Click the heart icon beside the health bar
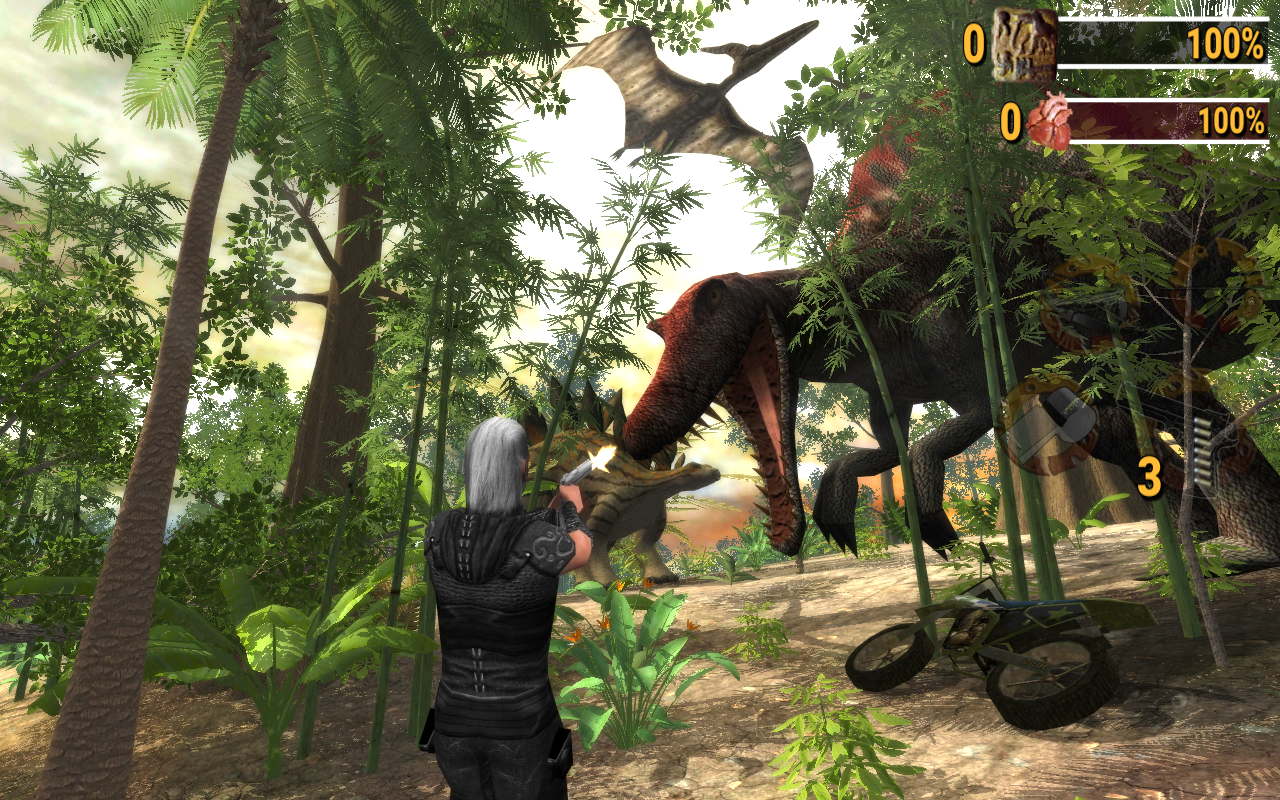Viewport: 1280px width, 800px height. click(1049, 118)
